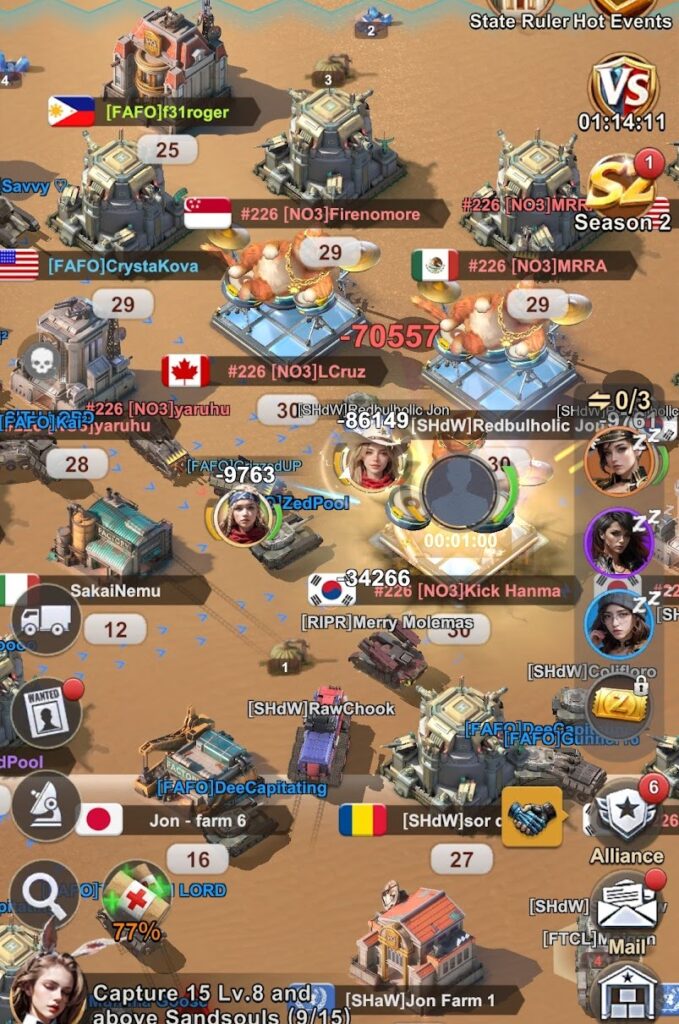Tap the truck icon
This screenshot has width=679, height=1024.
(x=46, y=620)
